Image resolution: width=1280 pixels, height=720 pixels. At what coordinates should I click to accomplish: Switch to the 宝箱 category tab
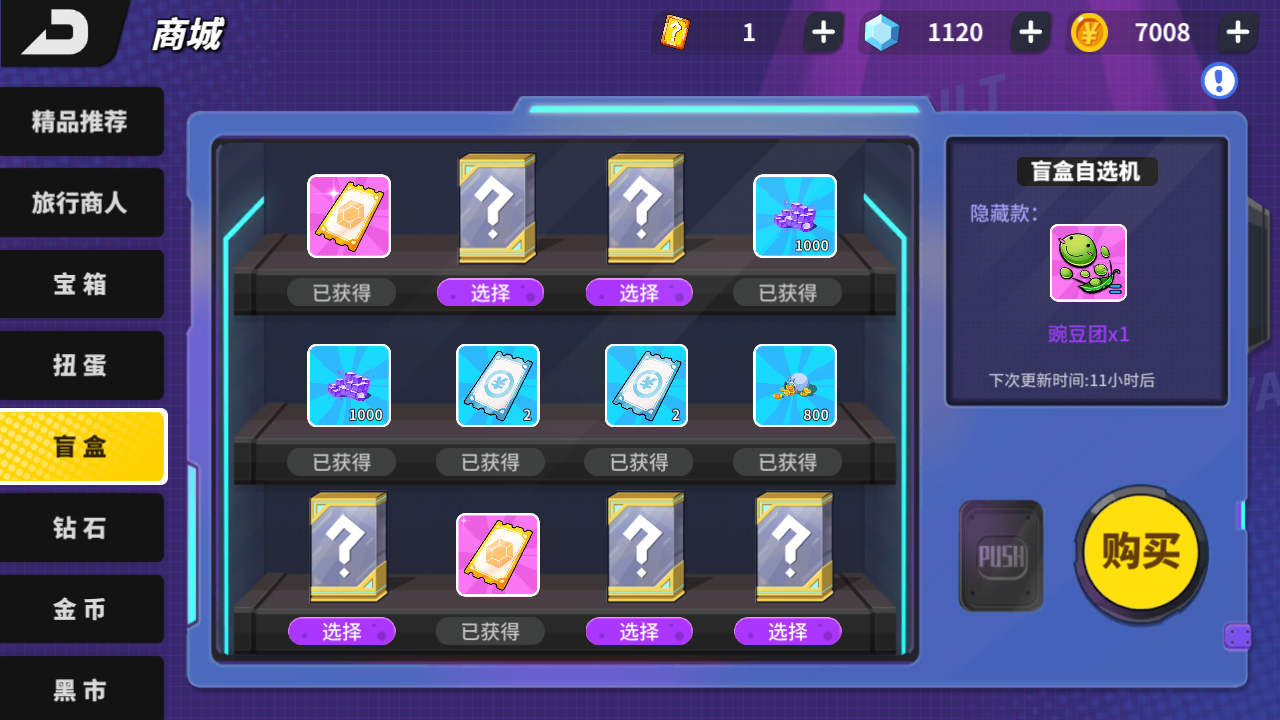(82, 284)
